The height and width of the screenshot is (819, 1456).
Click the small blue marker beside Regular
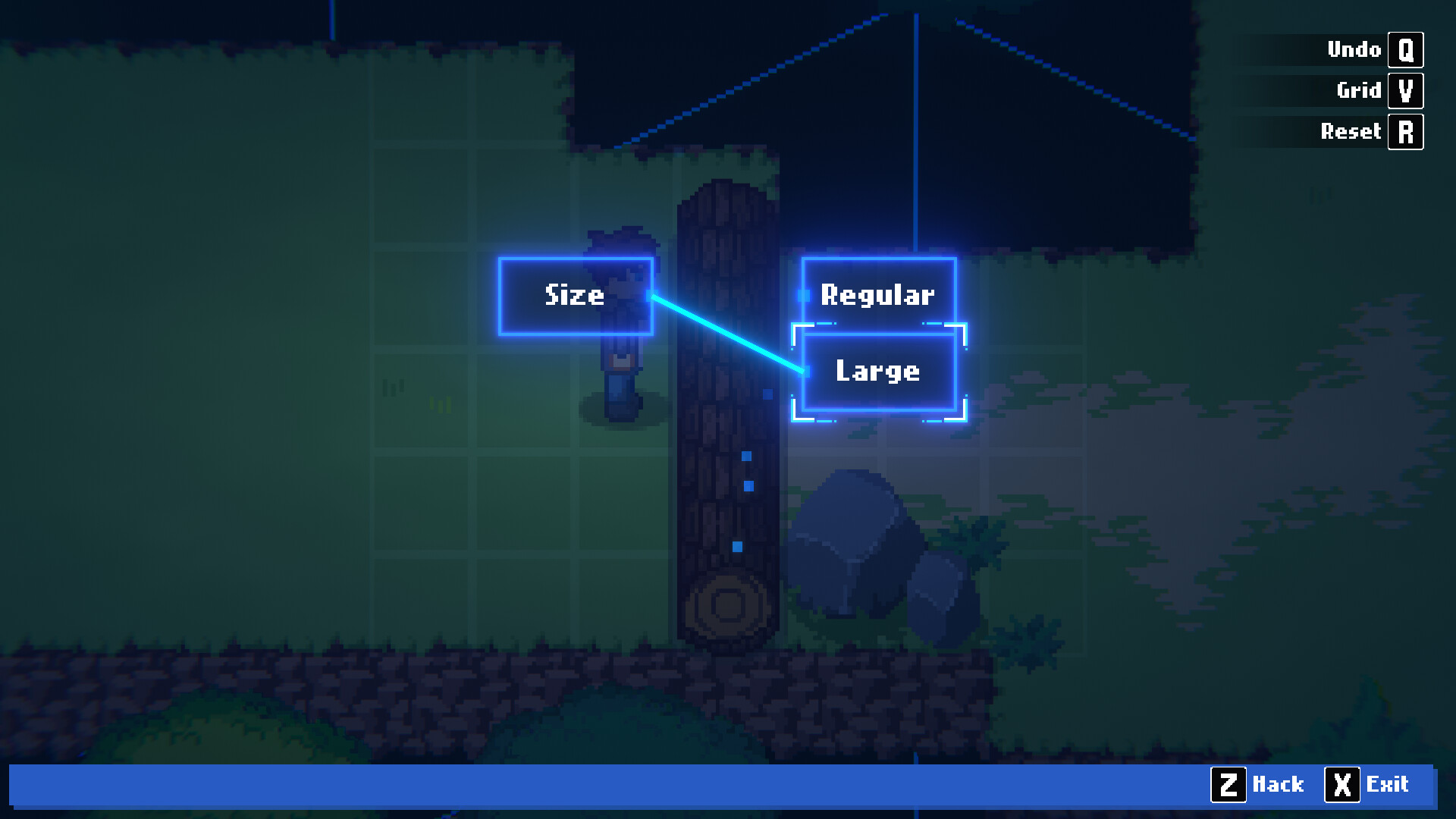[804, 296]
